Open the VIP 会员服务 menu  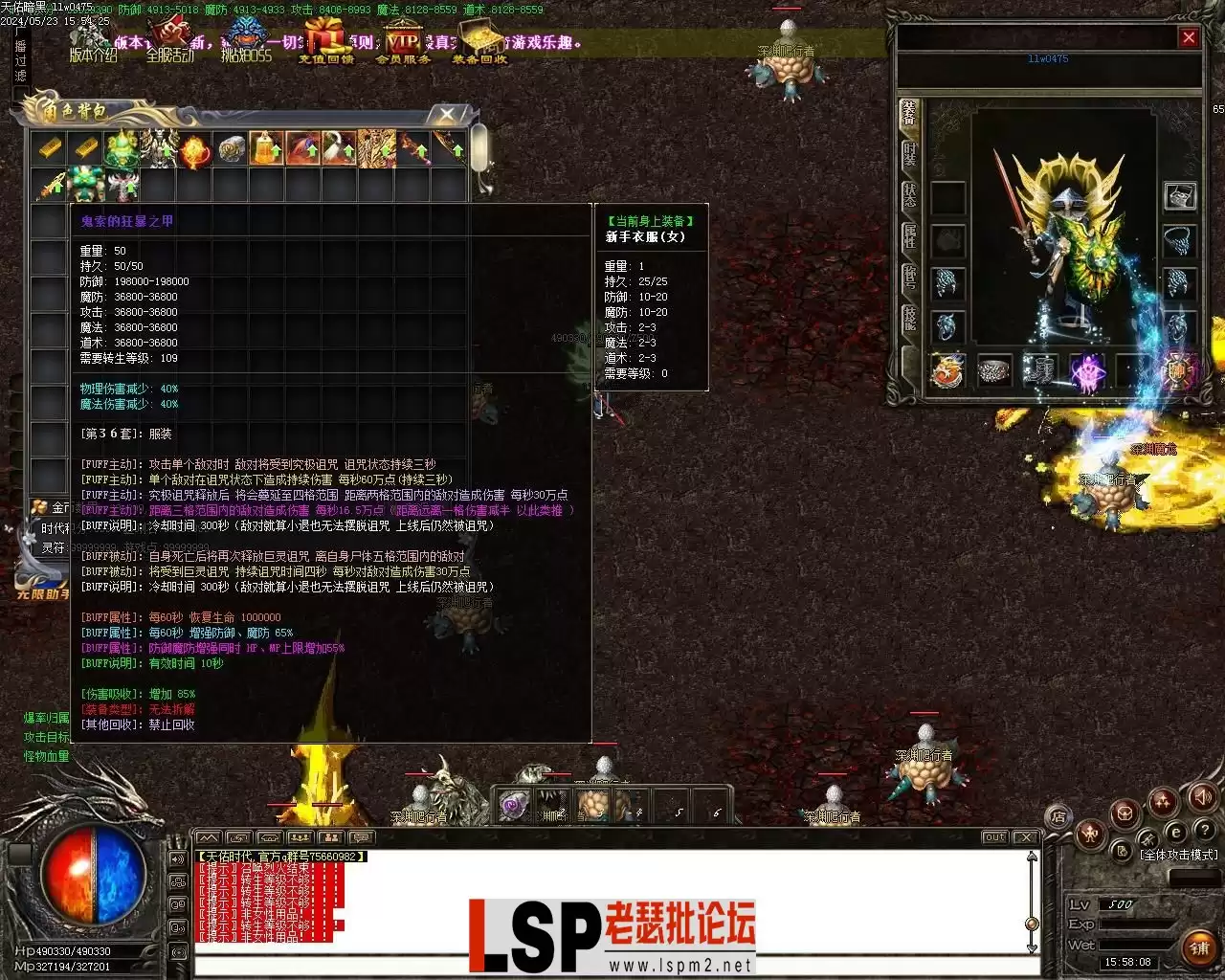point(403,45)
